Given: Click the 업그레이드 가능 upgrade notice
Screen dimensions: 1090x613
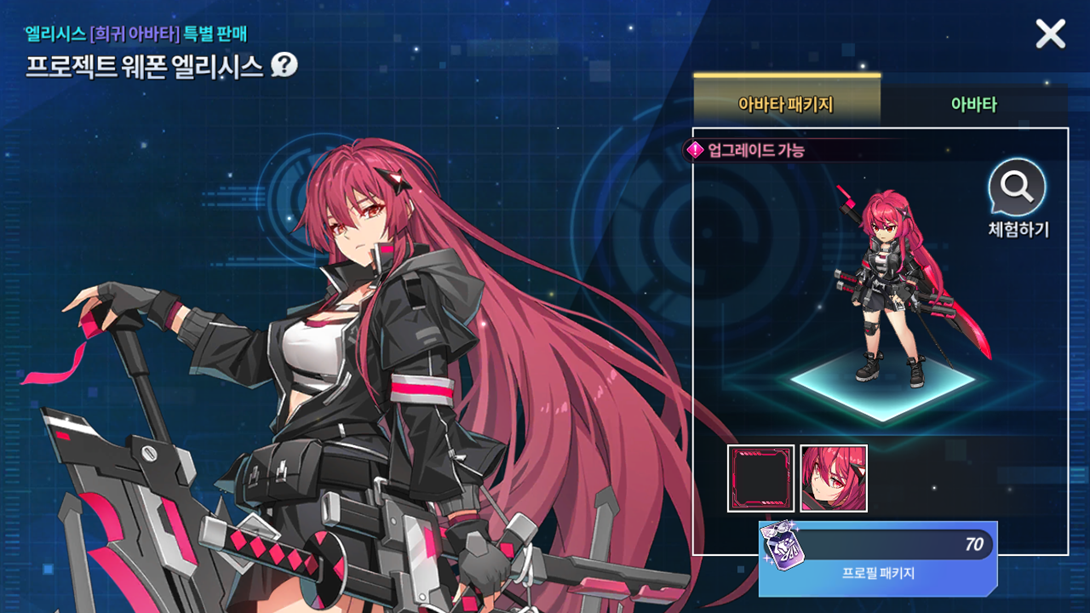Looking at the screenshot, I should click(746, 151).
